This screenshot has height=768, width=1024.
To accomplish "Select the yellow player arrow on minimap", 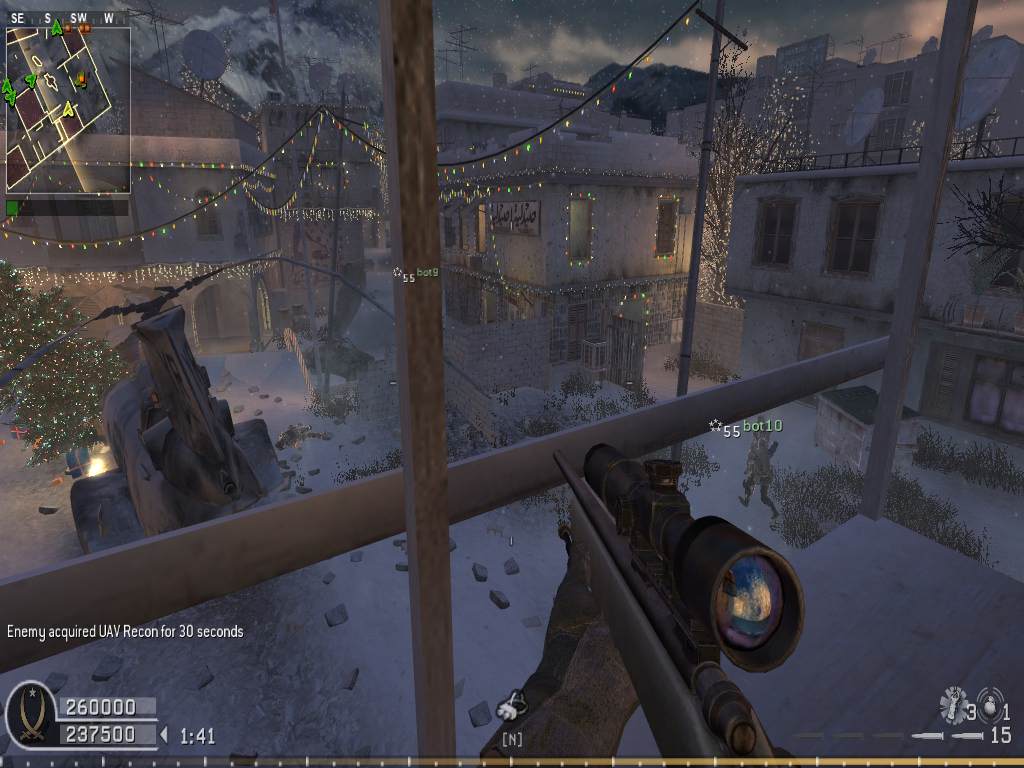I will (x=68, y=109).
